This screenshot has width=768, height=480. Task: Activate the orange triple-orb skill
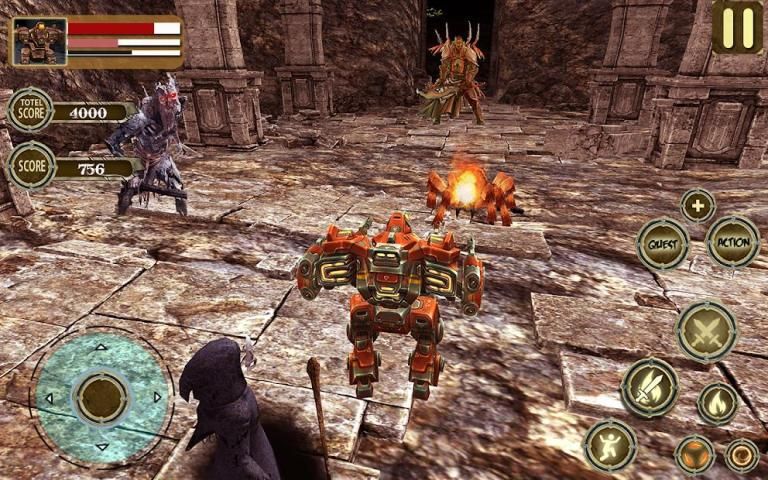point(694,454)
